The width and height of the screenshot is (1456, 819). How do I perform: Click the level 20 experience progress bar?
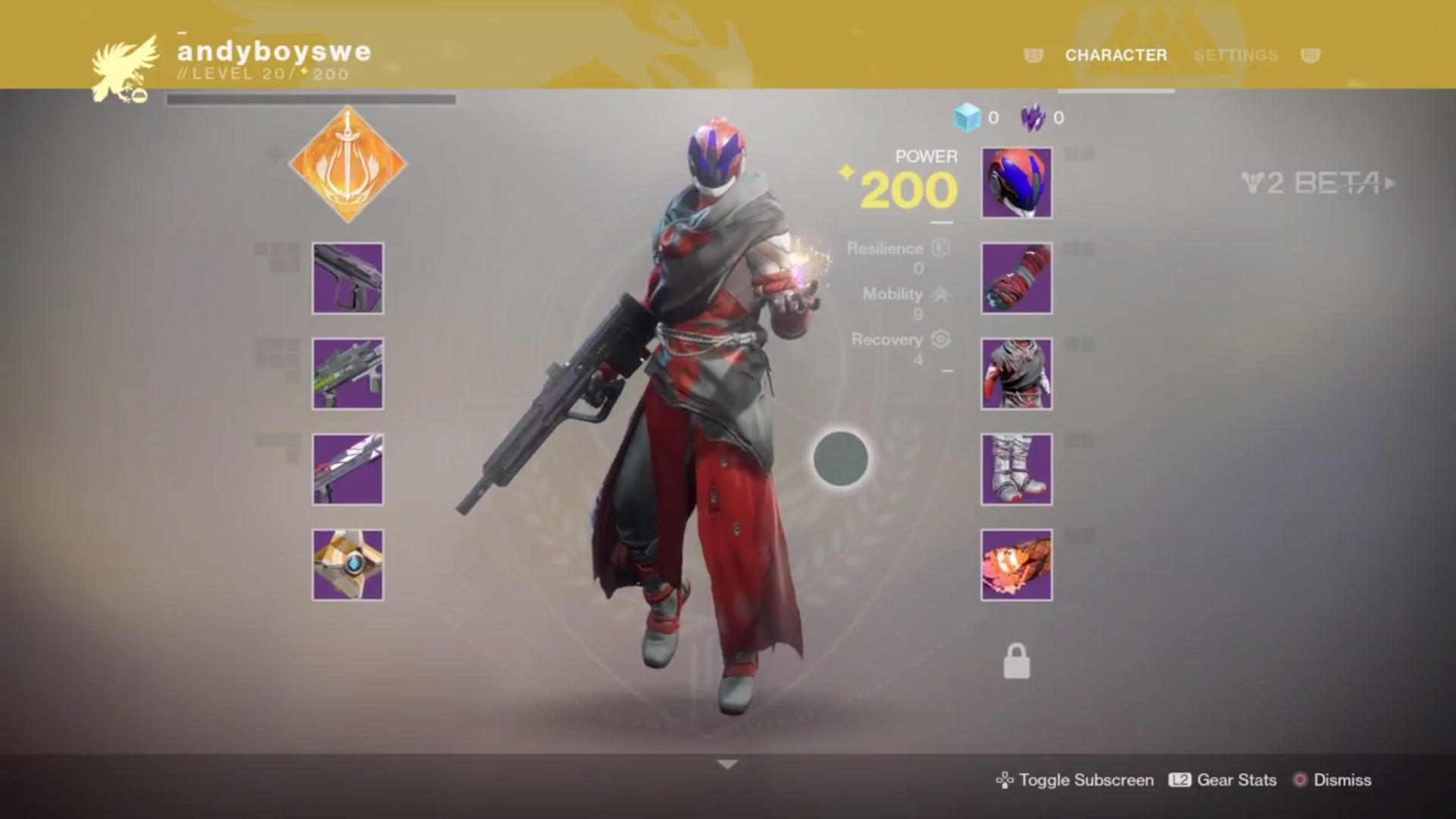(311, 97)
